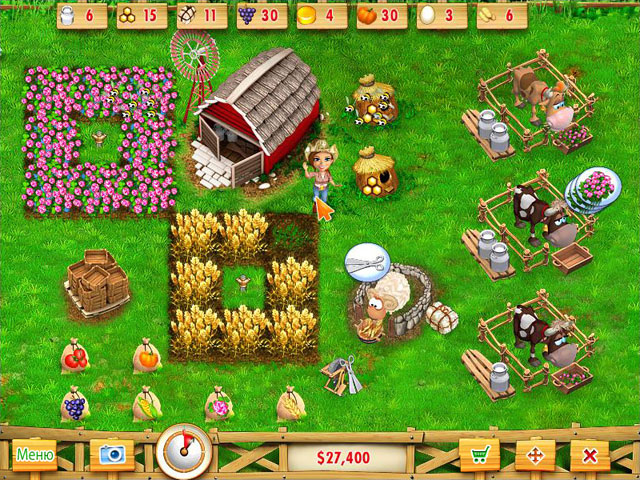This screenshot has height=480, width=640.
Task: Open the Меню button
Action: pos(34,454)
